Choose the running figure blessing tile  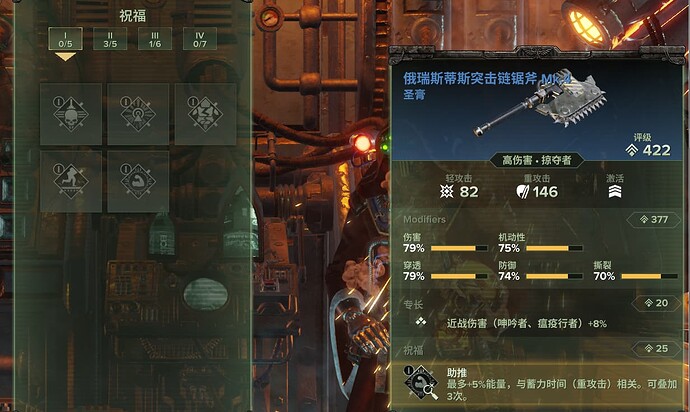tap(70, 181)
